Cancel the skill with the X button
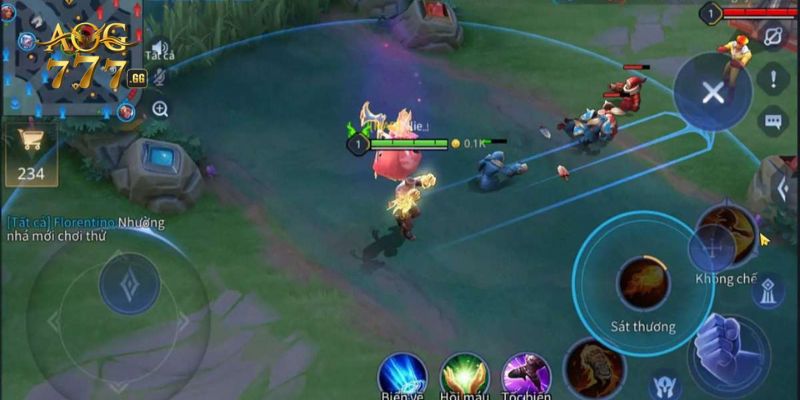The height and width of the screenshot is (400, 800). pyautogui.click(x=712, y=93)
